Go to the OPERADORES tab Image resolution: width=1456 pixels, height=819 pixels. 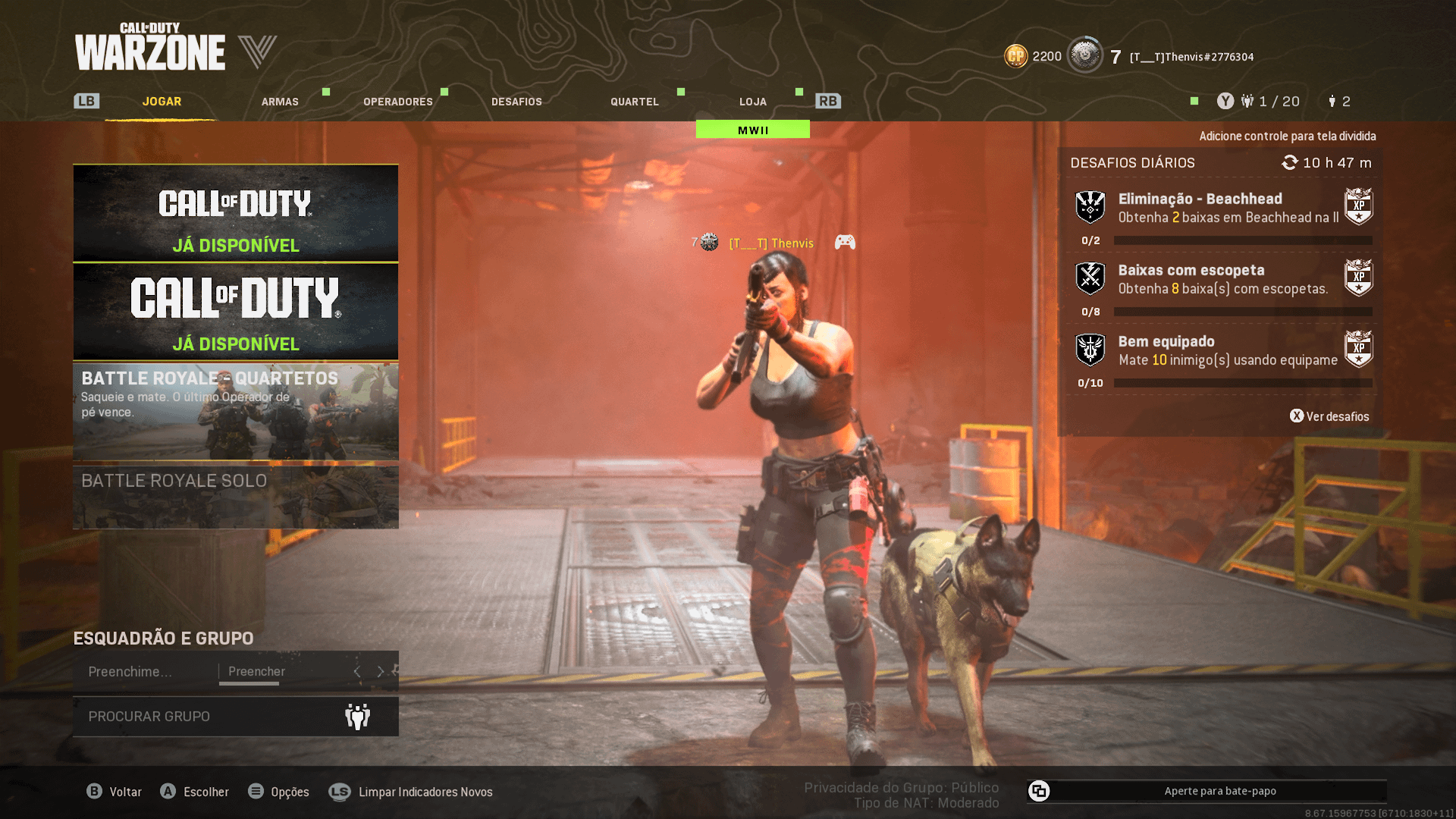point(398,102)
